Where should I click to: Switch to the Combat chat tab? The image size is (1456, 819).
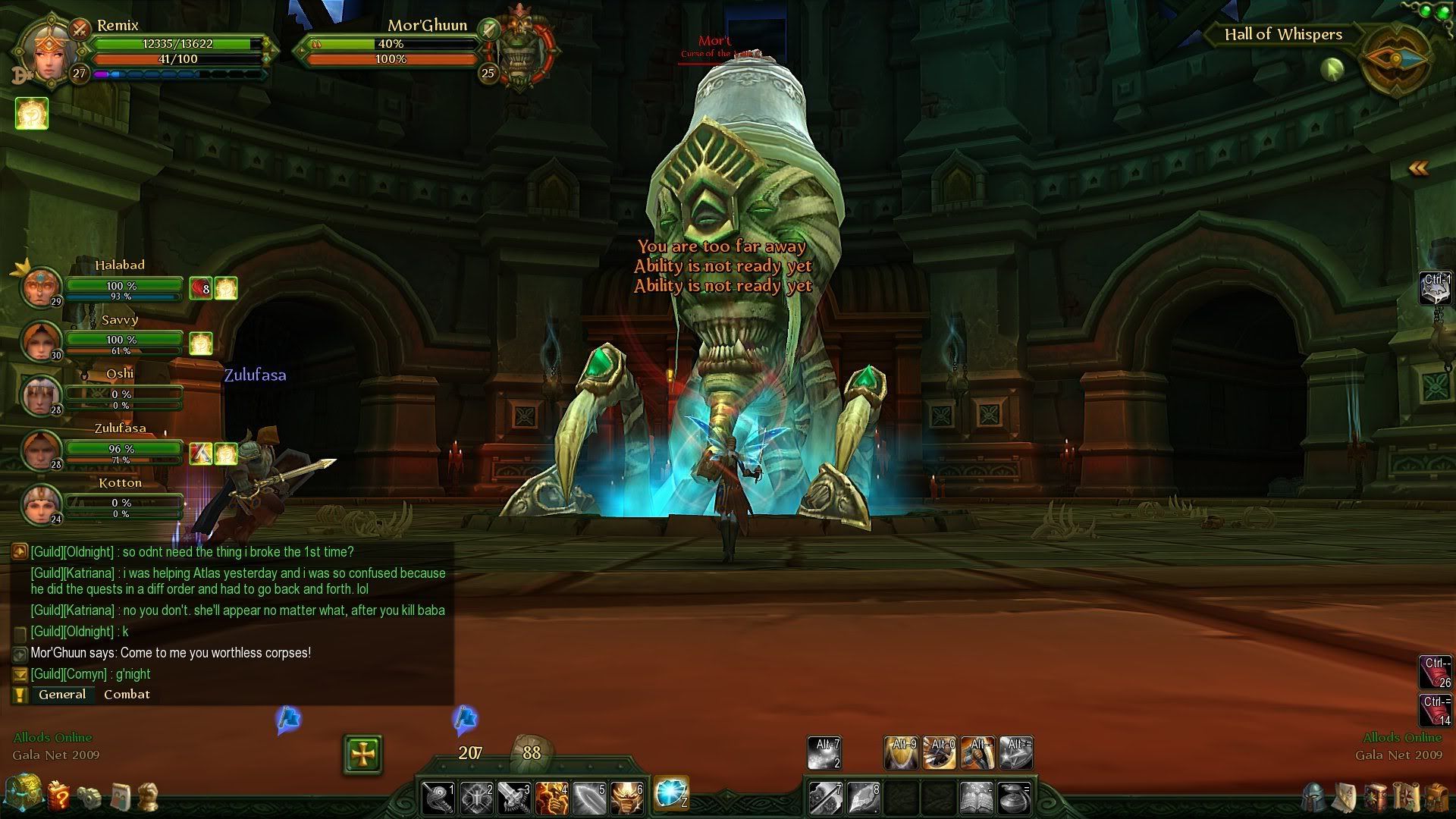[127, 695]
